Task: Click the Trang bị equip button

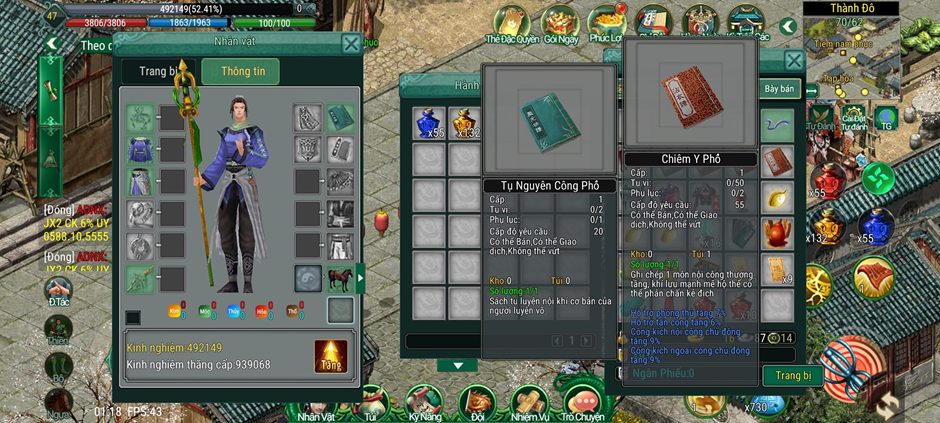Action: coord(793,376)
